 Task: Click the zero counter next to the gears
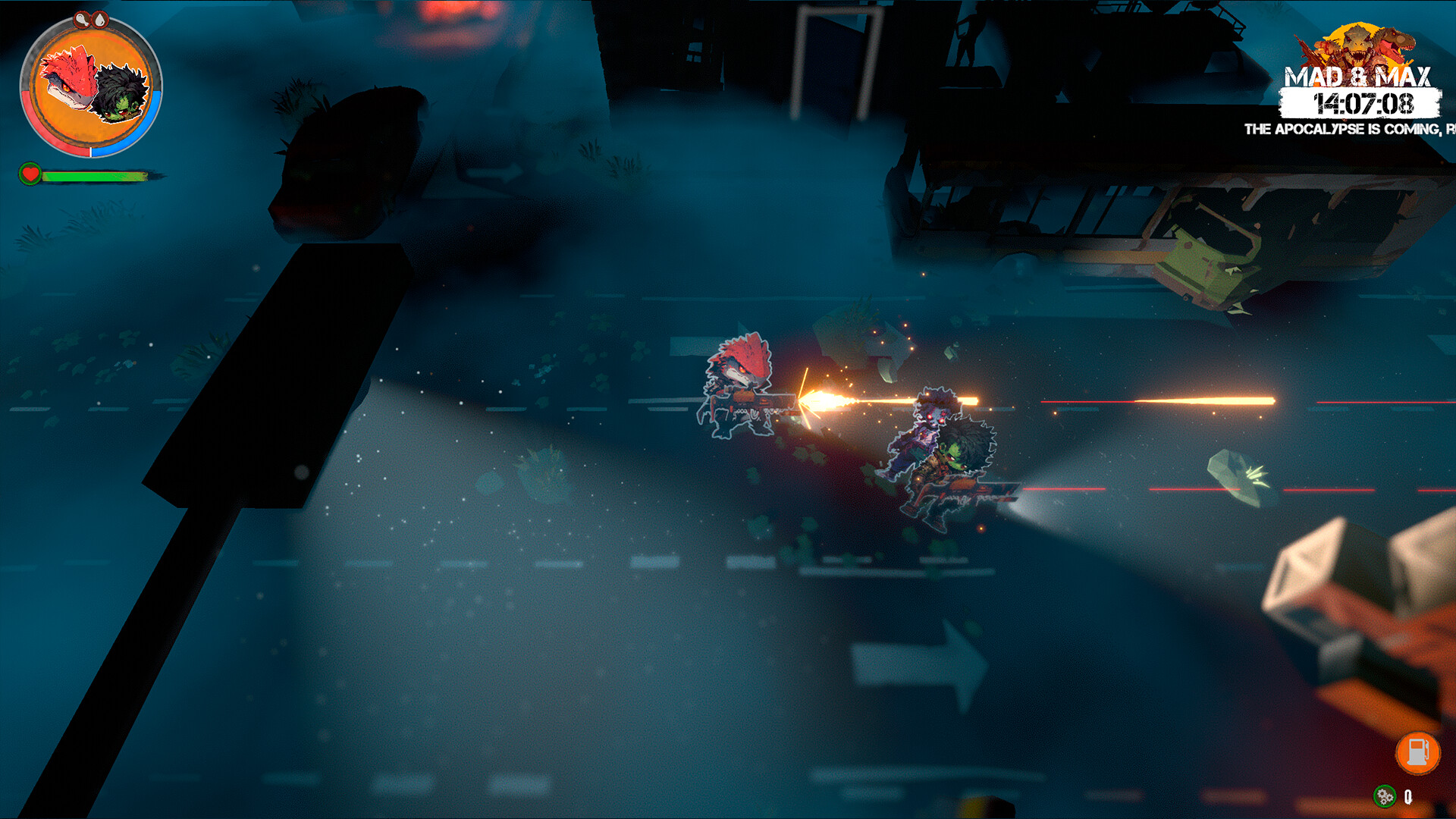tap(1408, 797)
